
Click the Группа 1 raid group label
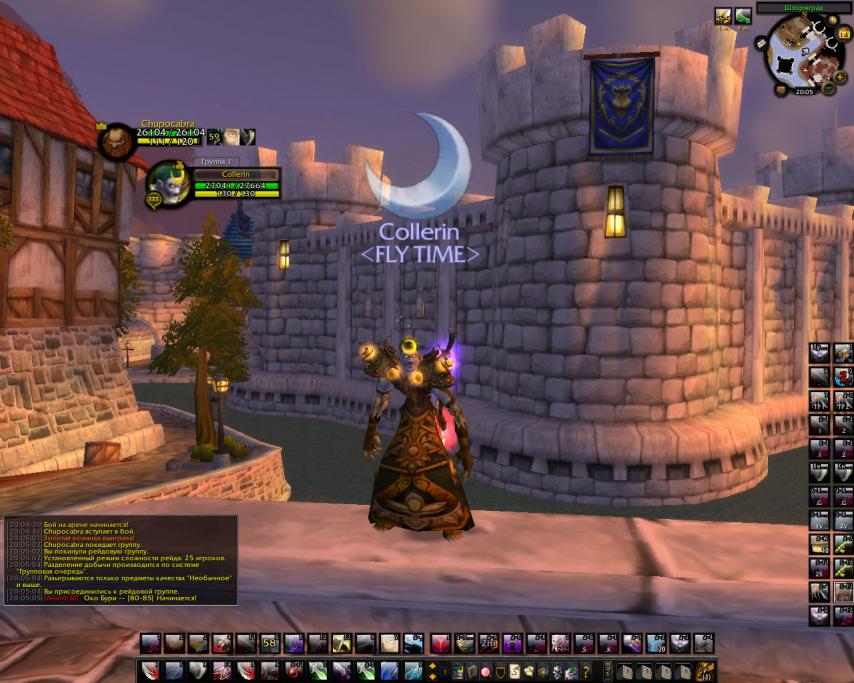pos(215,161)
